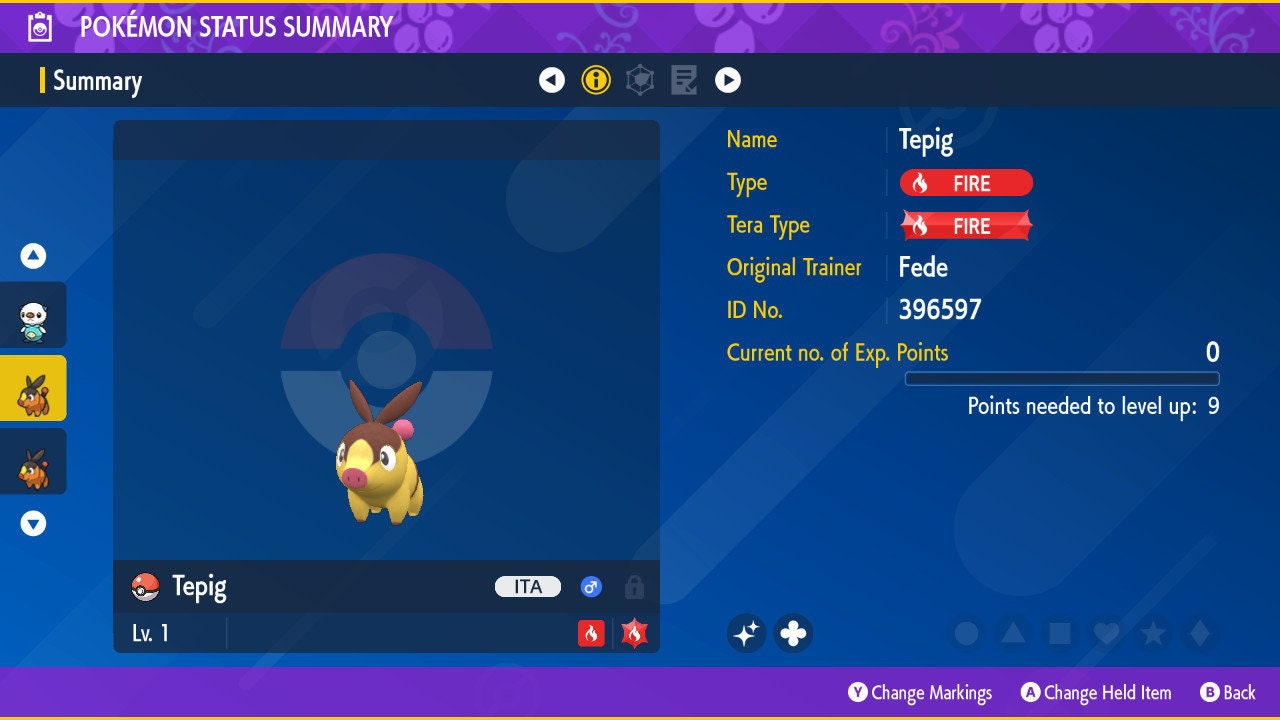Toggle the circle marking
The width and height of the screenshot is (1280, 720).
pyautogui.click(x=966, y=633)
